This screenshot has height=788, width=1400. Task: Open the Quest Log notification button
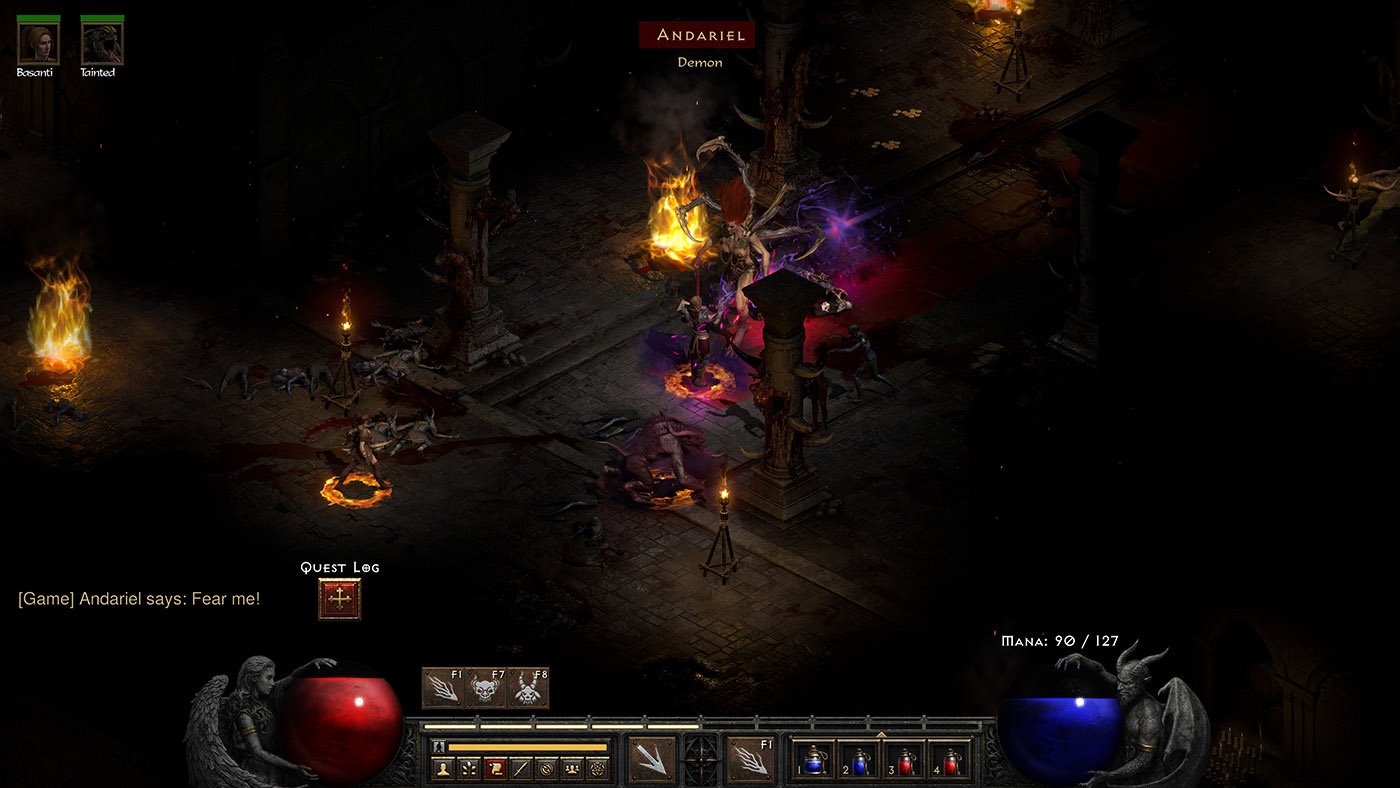(340, 599)
